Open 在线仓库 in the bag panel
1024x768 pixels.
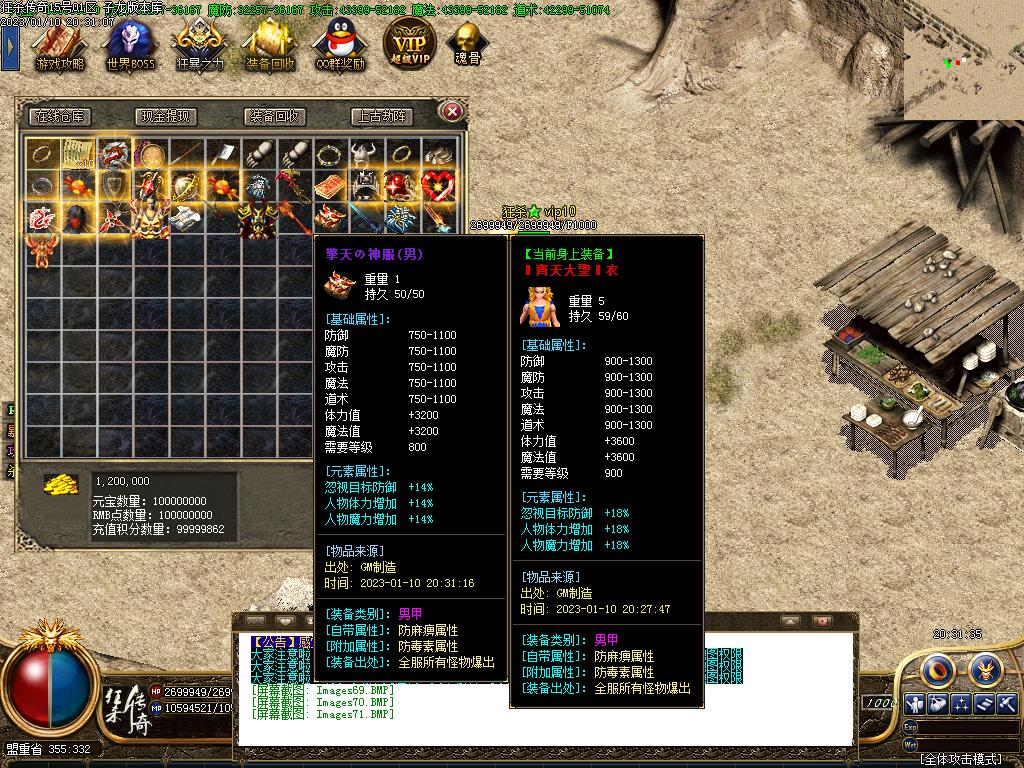pos(59,116)
